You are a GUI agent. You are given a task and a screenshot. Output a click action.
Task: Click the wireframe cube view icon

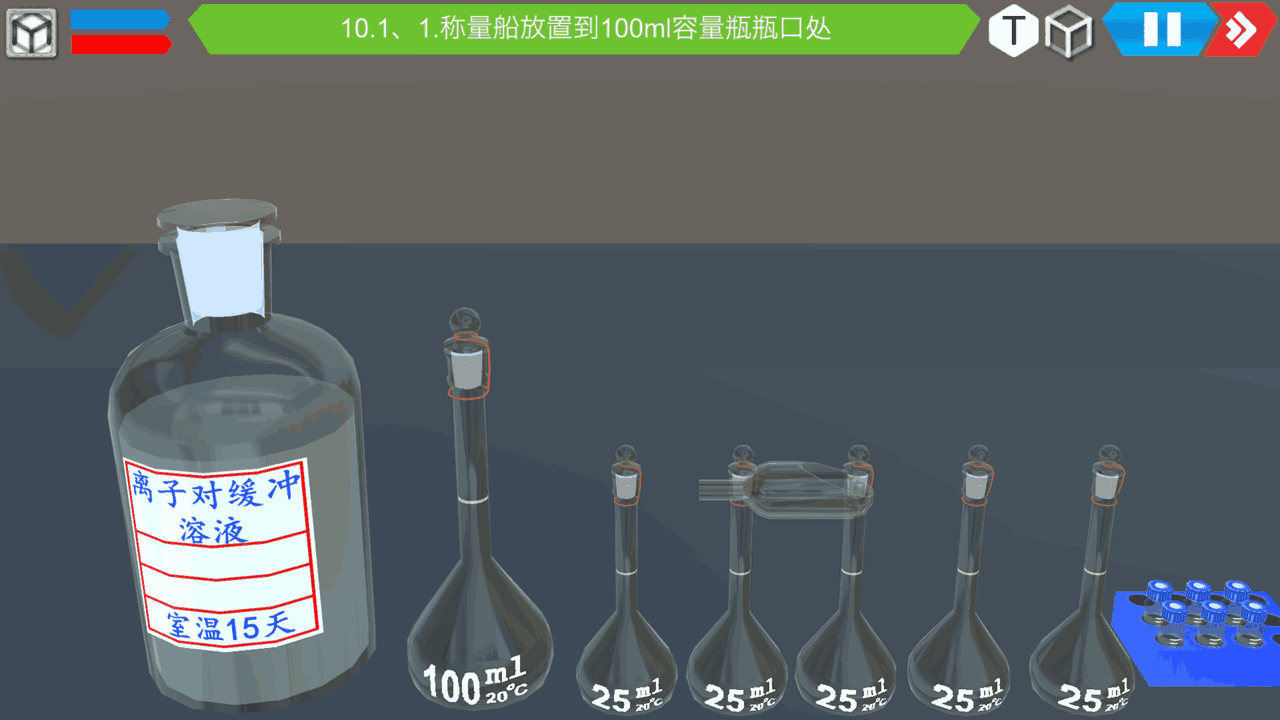point(1068,31)
